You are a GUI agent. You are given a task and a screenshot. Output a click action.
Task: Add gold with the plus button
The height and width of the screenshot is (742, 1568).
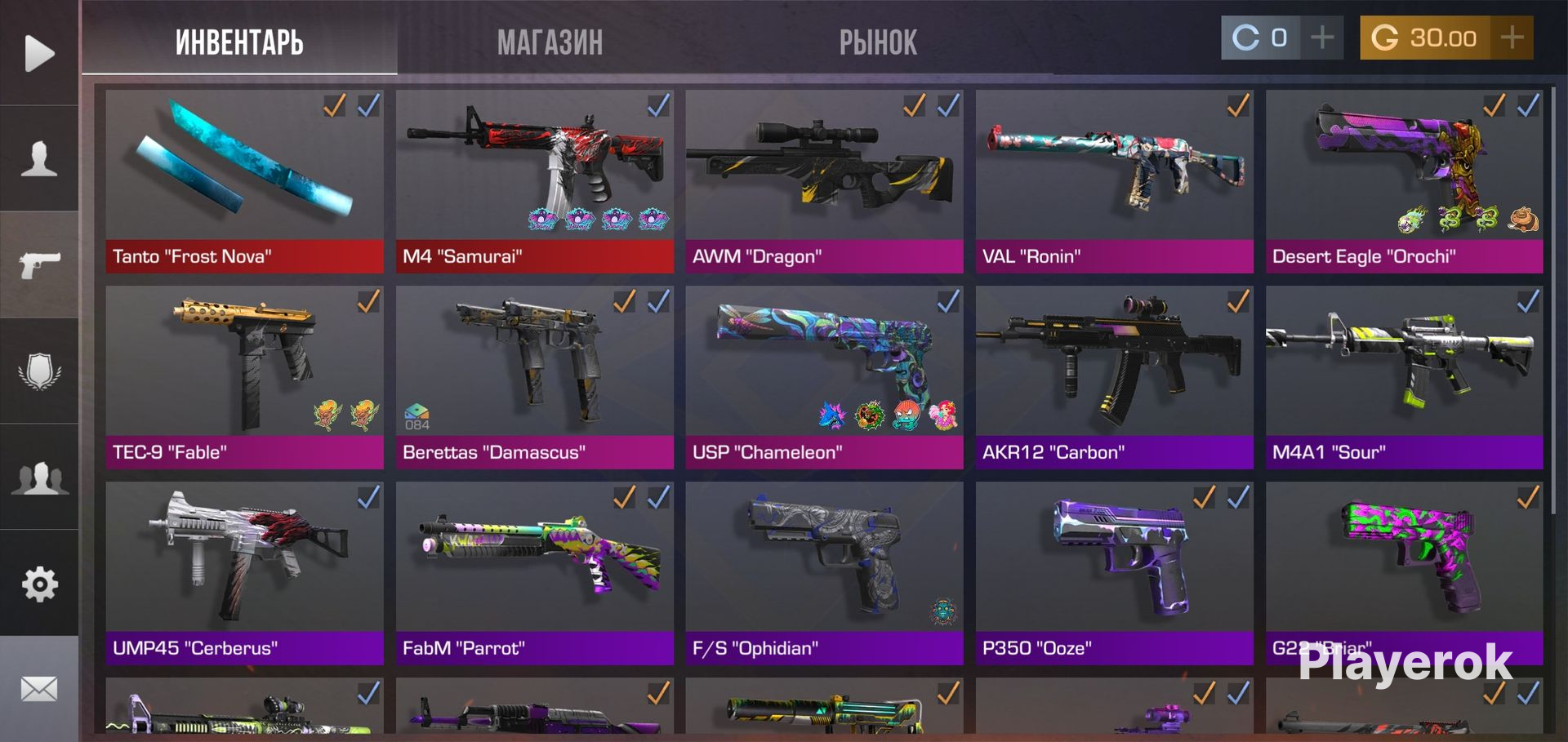click(1512, 38)
